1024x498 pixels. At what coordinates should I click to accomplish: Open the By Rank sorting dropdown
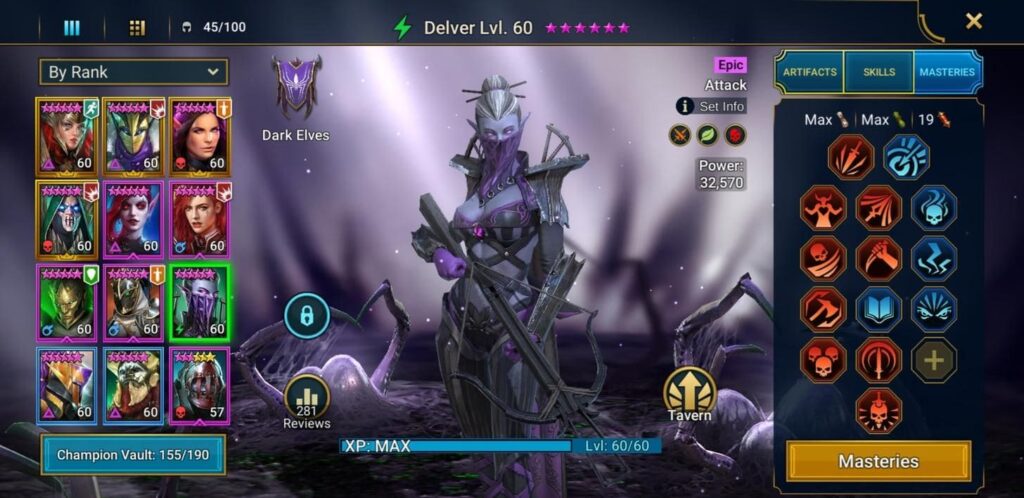[x=133, y=72]
